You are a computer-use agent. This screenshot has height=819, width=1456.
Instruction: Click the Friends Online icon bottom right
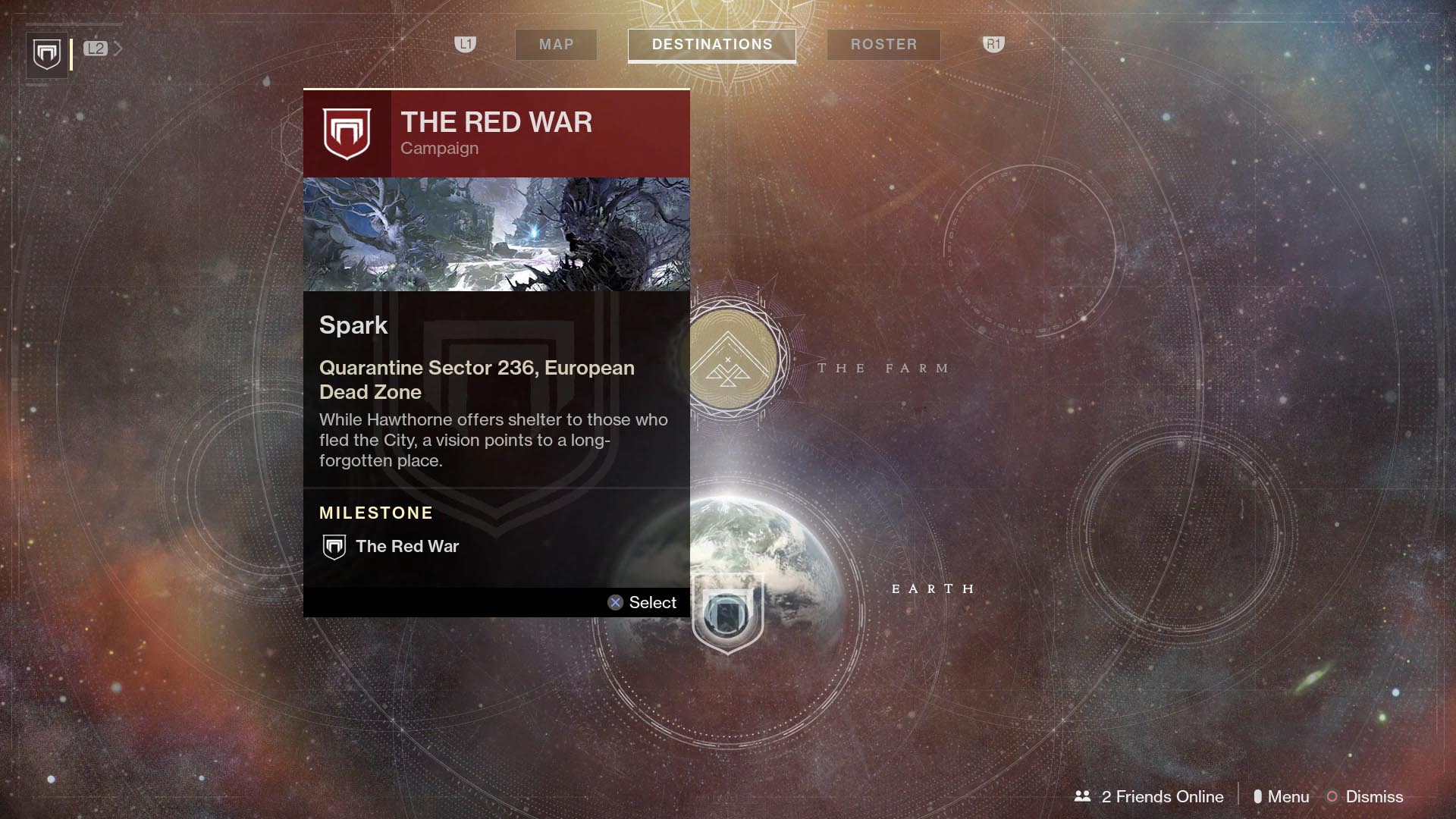point(1082,796)
